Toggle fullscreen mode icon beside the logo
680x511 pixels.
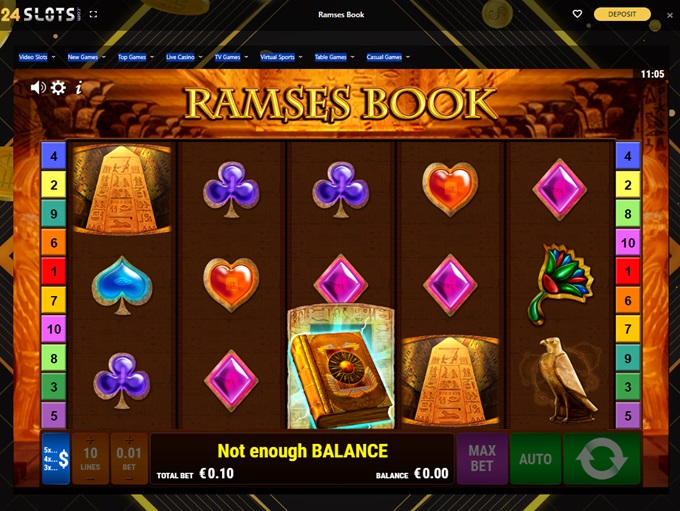[x=93, y=14]
